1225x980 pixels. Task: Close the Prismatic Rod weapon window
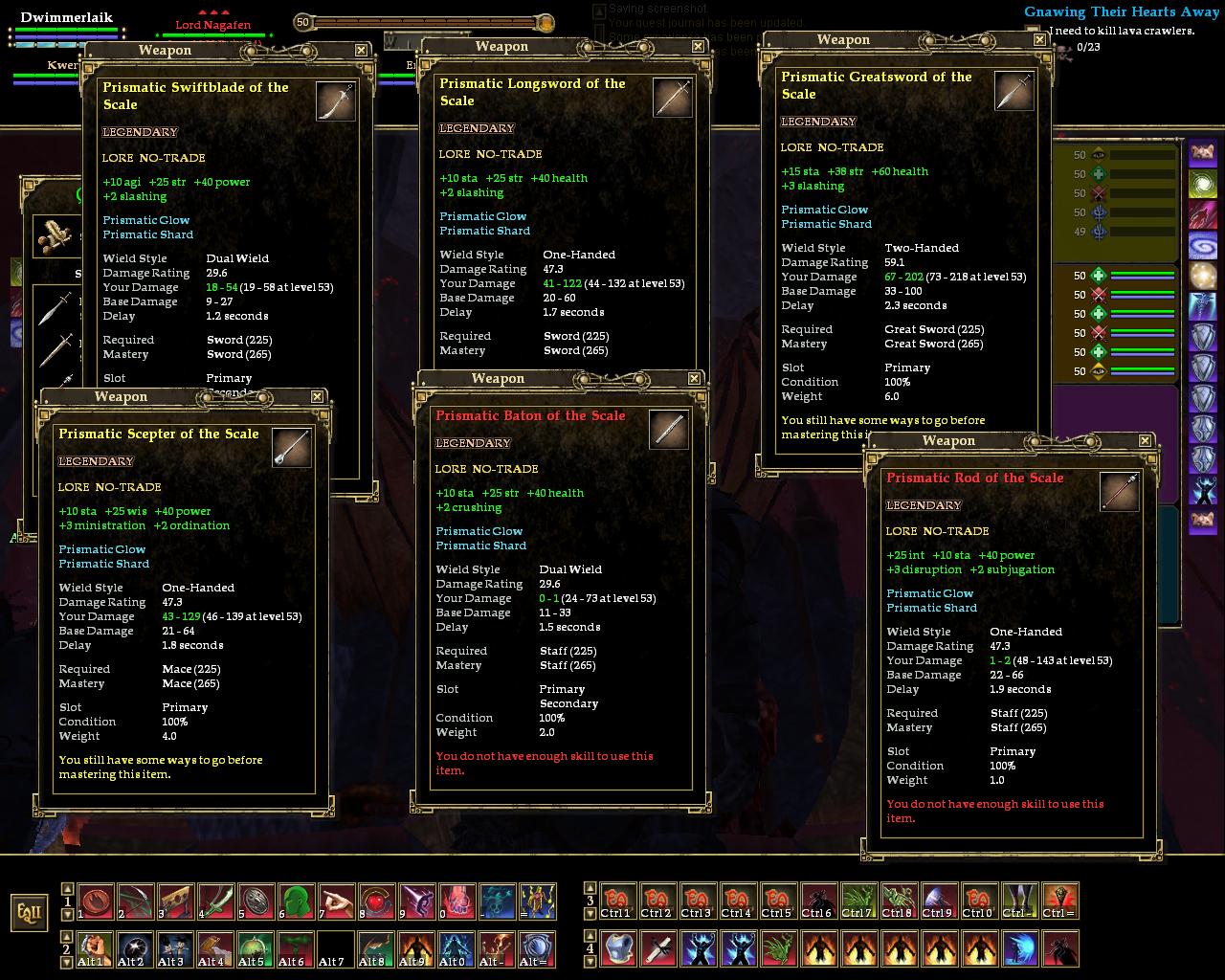pos(1145,440)
